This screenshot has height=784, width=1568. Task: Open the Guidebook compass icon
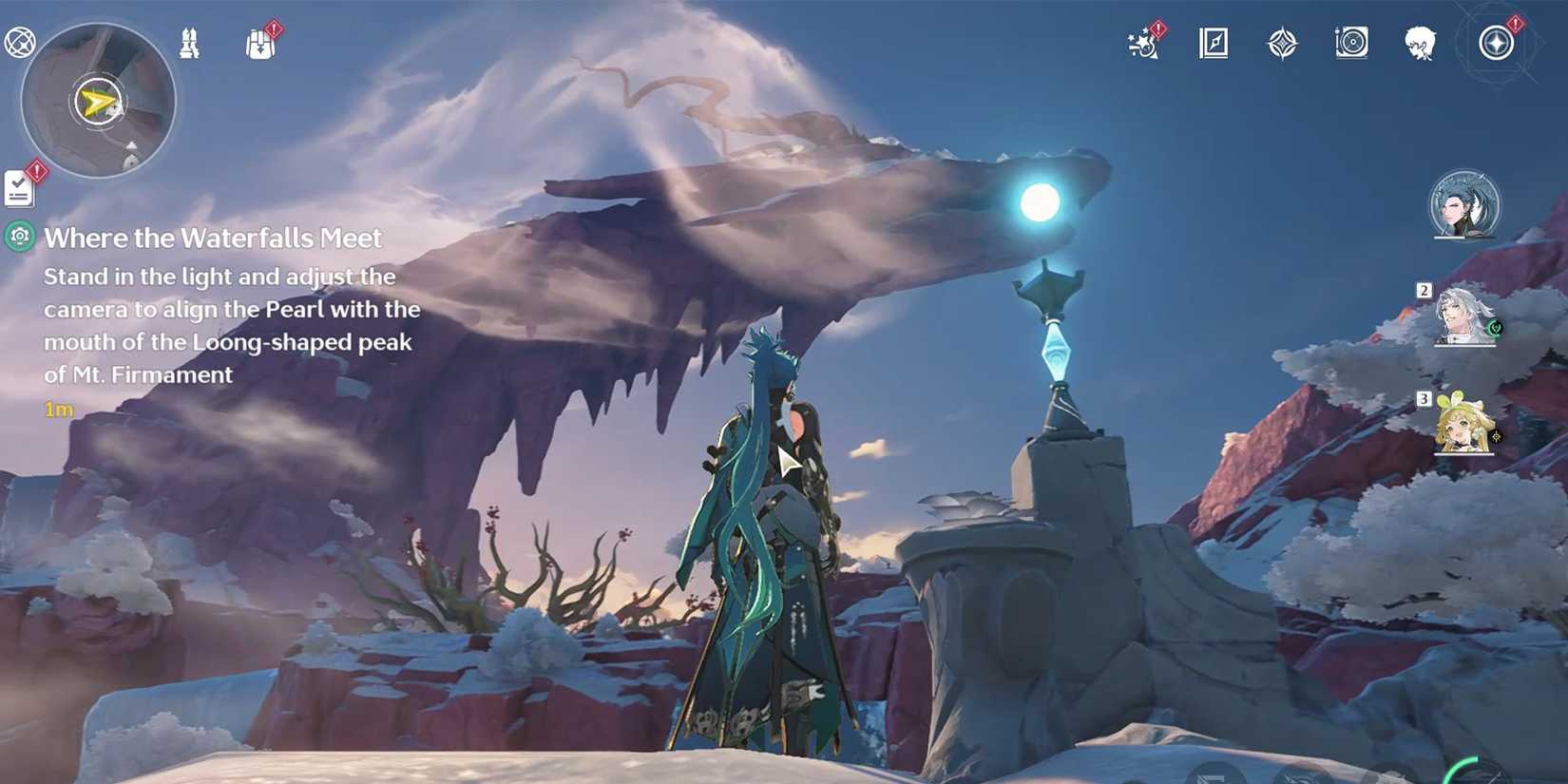coord(1212,43)
